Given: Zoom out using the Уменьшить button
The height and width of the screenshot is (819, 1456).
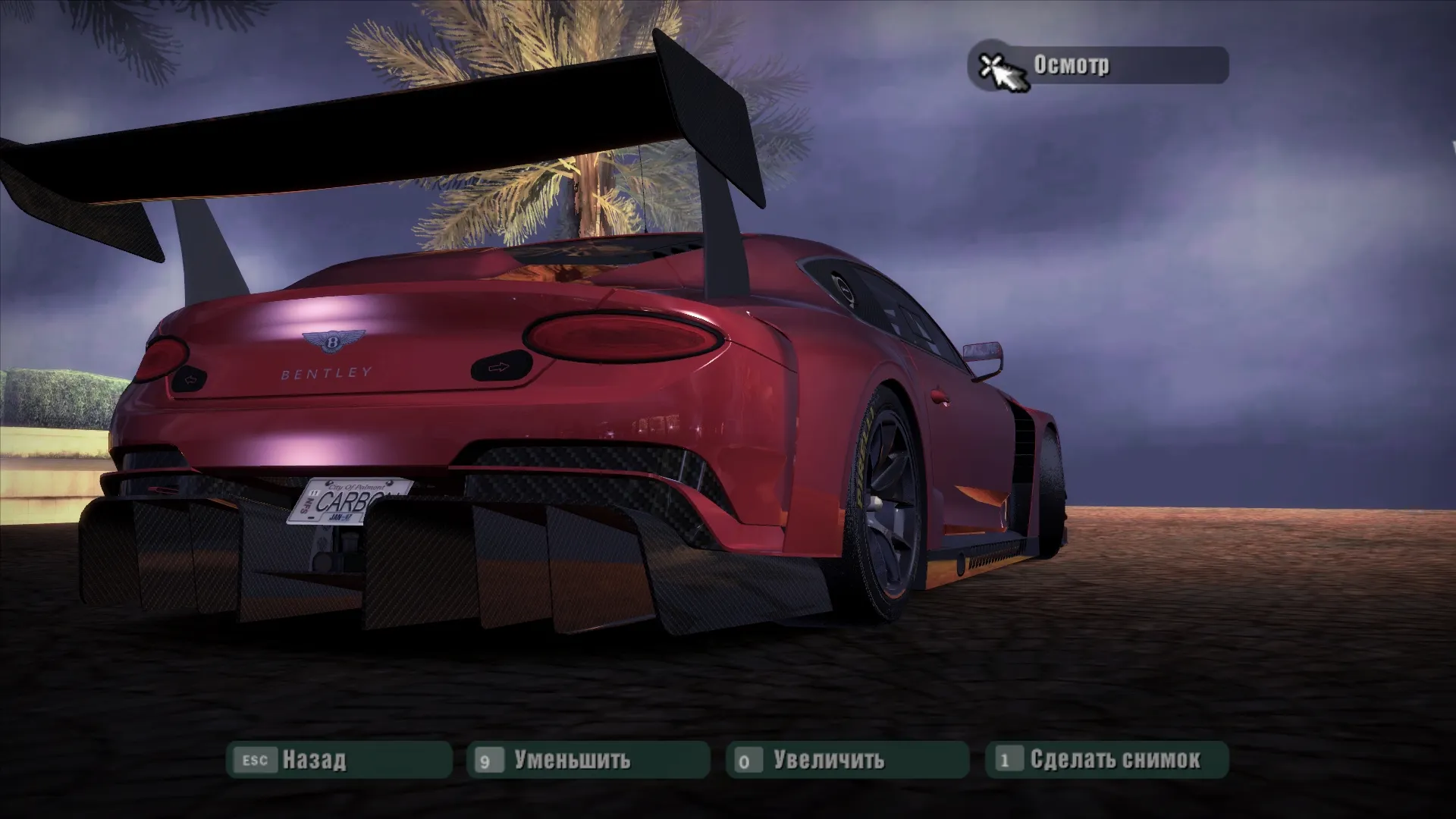Looking at the screenshot, I should pos(588,760).
